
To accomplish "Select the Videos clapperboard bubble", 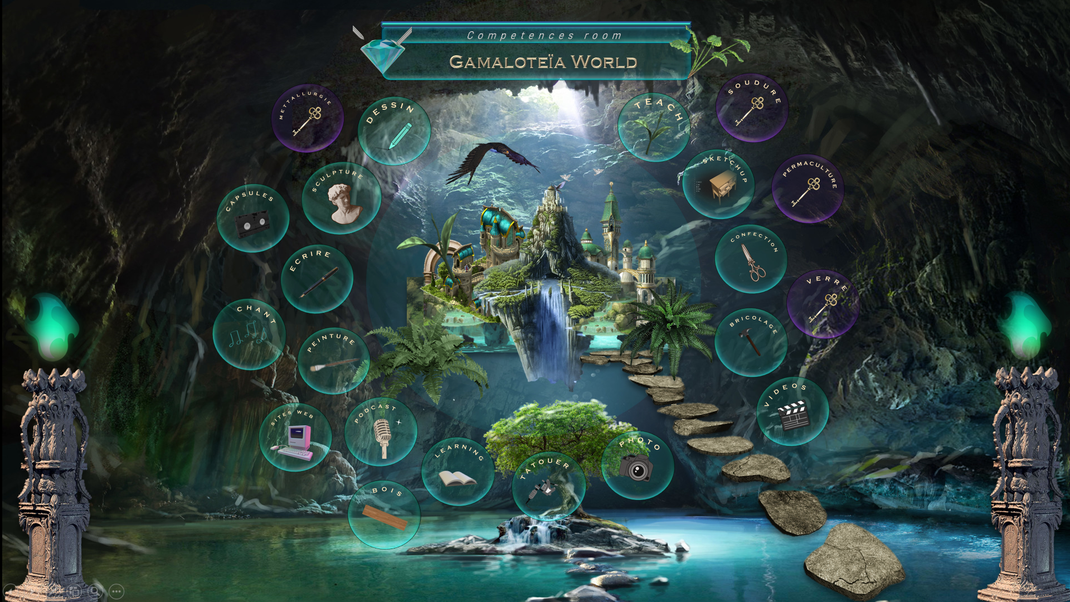I will click(792, 411).
